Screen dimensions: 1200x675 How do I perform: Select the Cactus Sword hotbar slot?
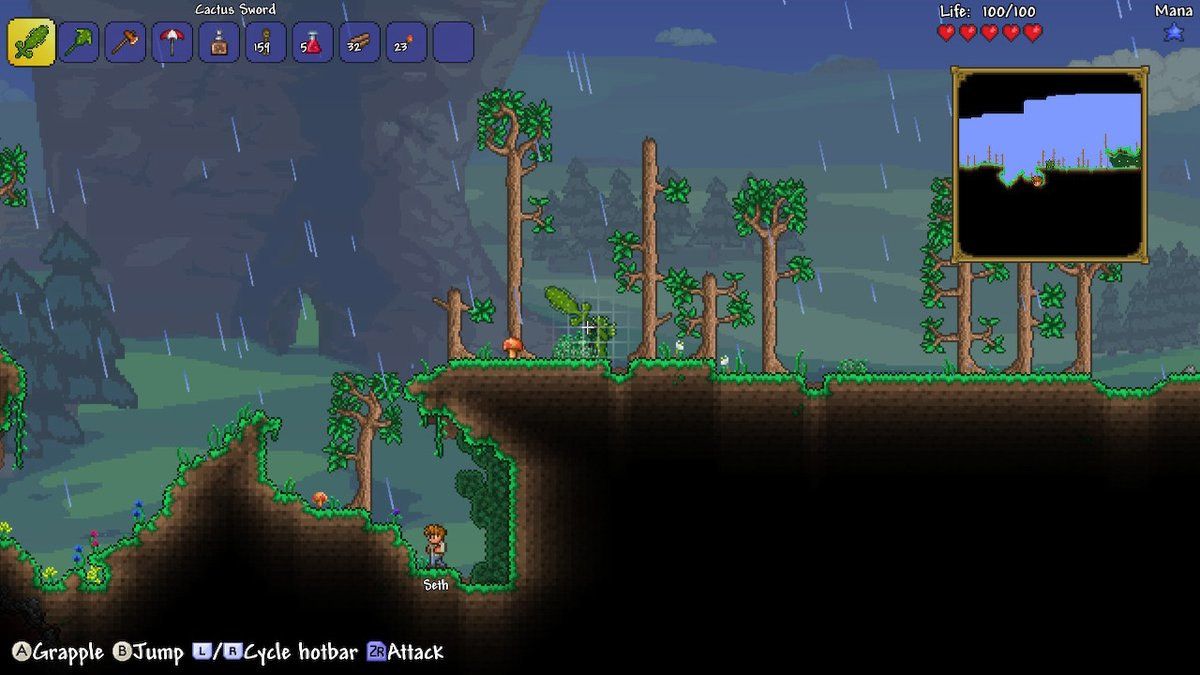click(31, 43)
